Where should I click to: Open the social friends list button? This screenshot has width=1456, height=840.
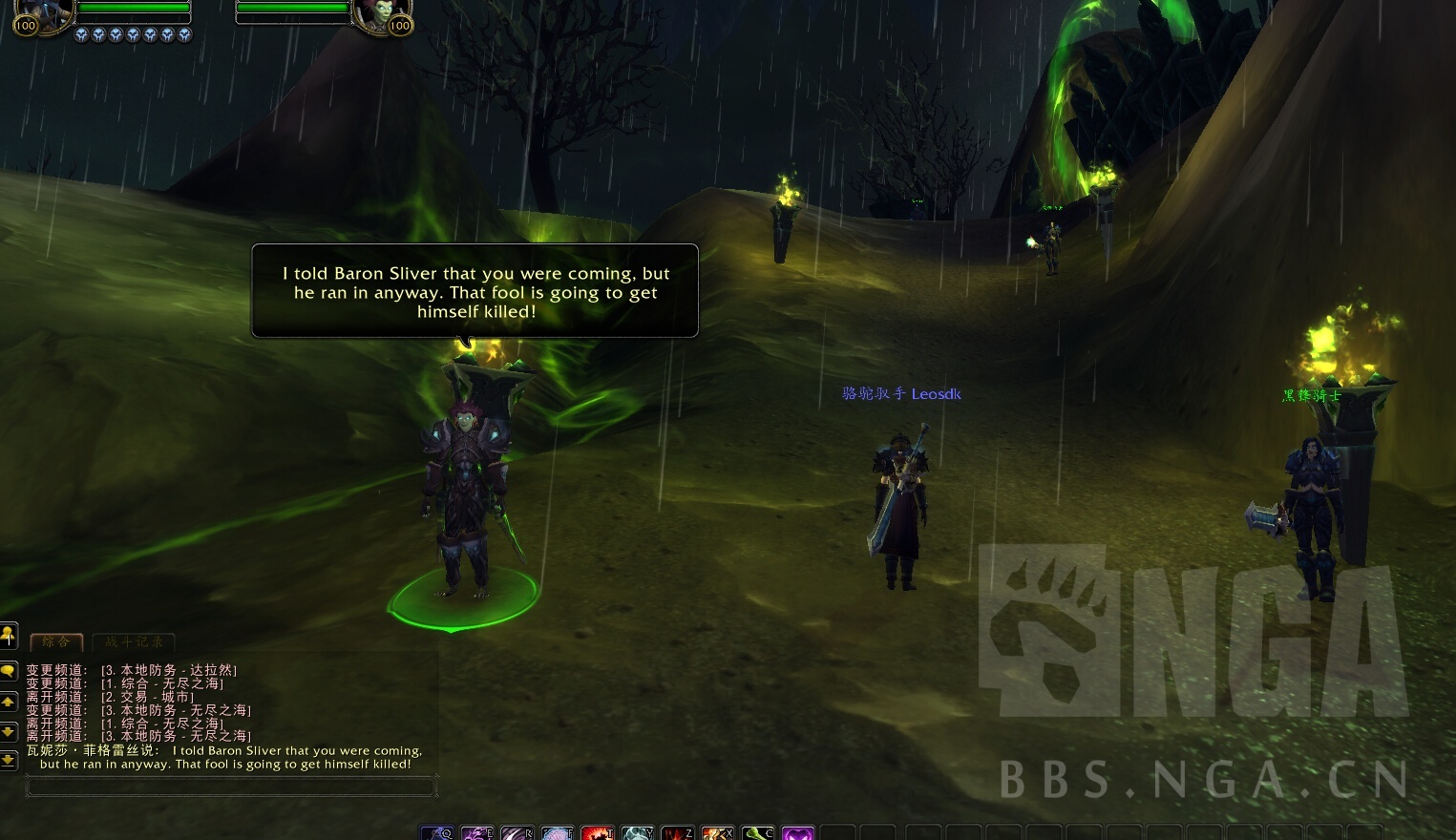click(x=8, y=635)
